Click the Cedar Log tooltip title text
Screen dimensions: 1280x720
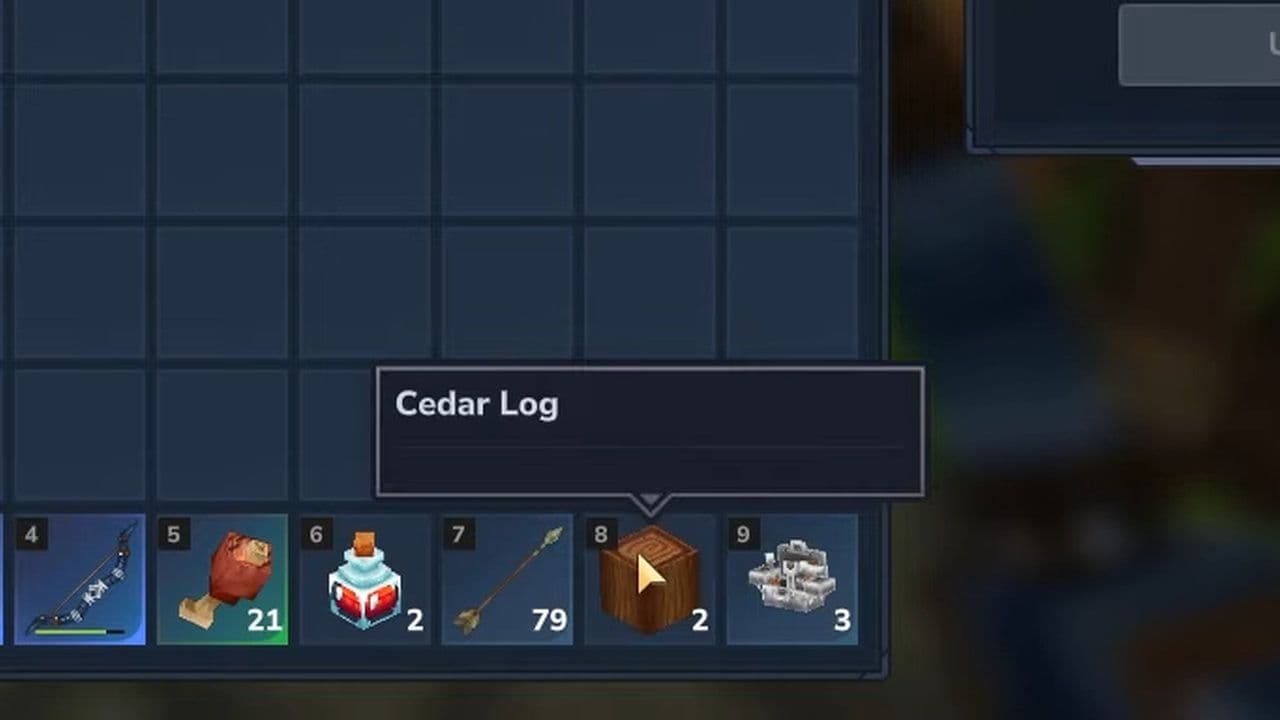477,405
